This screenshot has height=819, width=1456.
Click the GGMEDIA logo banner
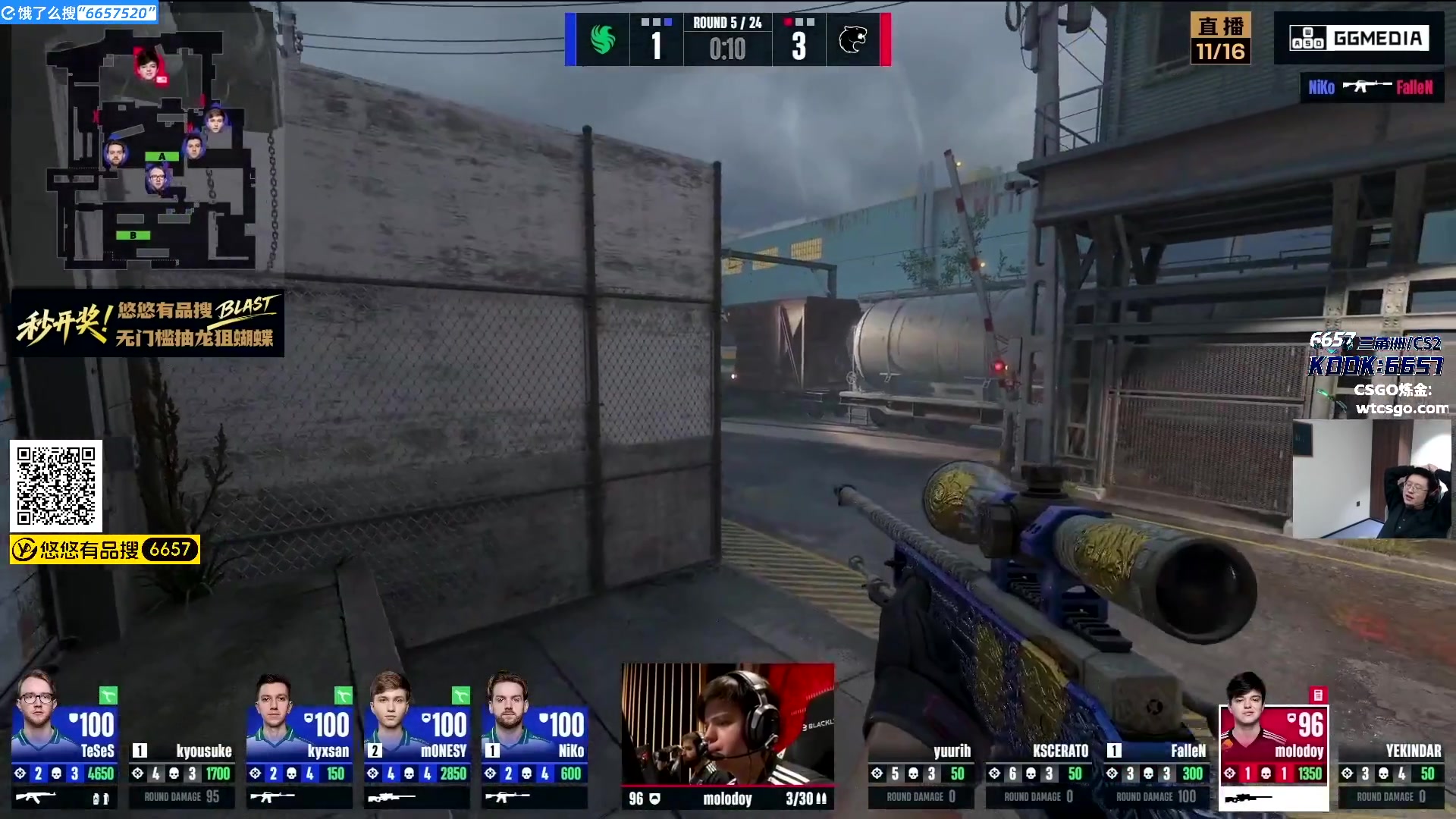coord(1359,38)
